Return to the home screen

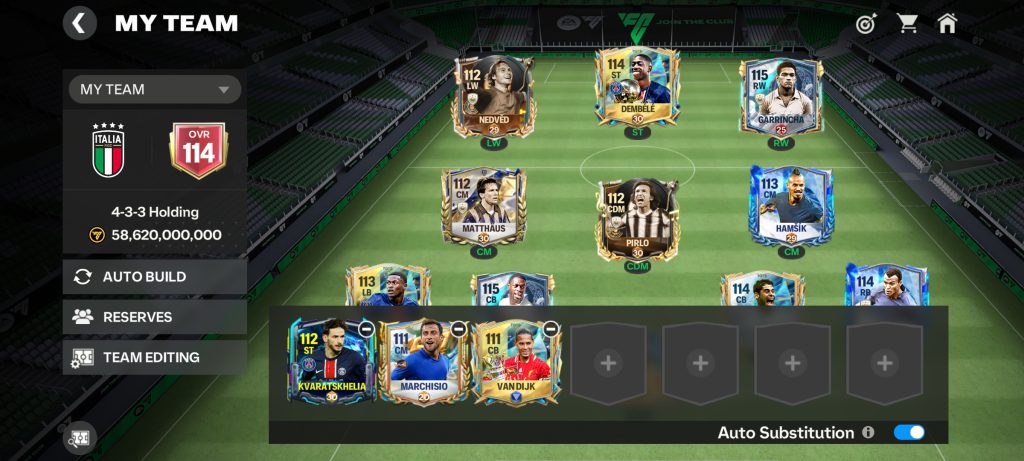click(947, 23)
